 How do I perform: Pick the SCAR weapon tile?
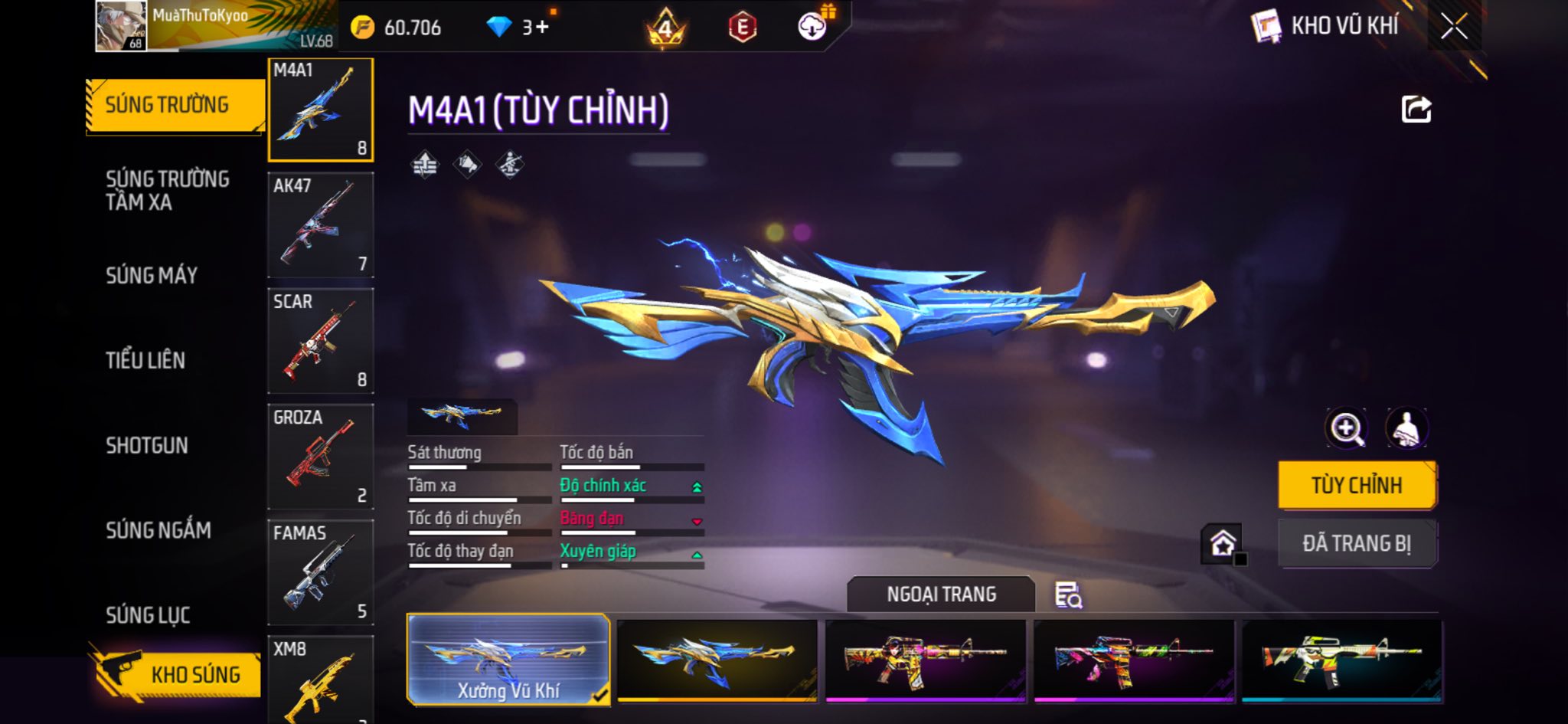point(321,341)
